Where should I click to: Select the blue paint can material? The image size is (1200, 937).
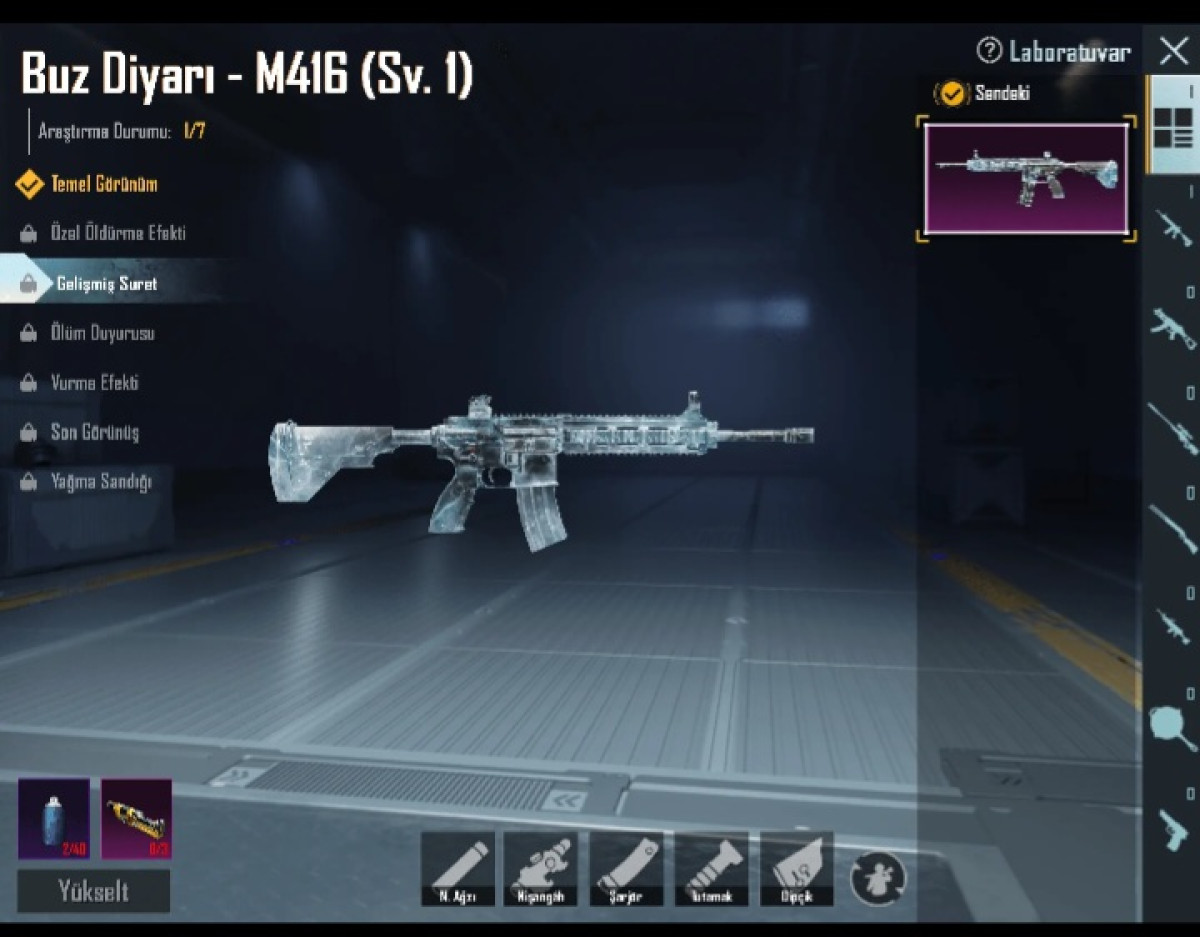[53, 819]
